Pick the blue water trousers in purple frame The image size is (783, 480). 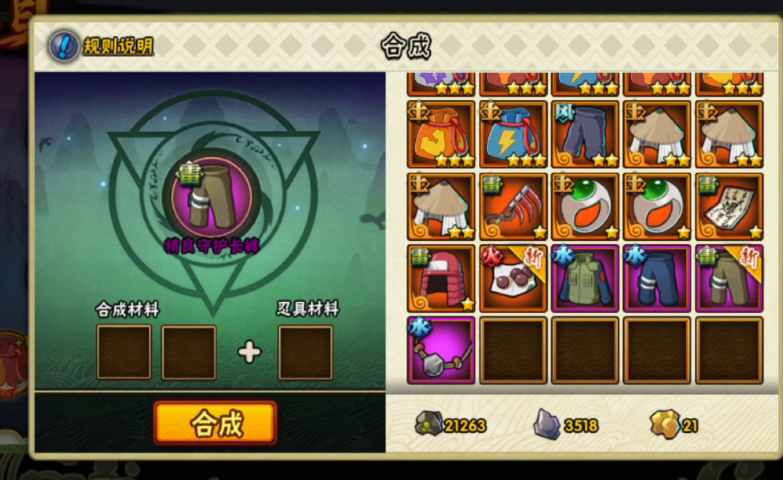click(657, 278)
